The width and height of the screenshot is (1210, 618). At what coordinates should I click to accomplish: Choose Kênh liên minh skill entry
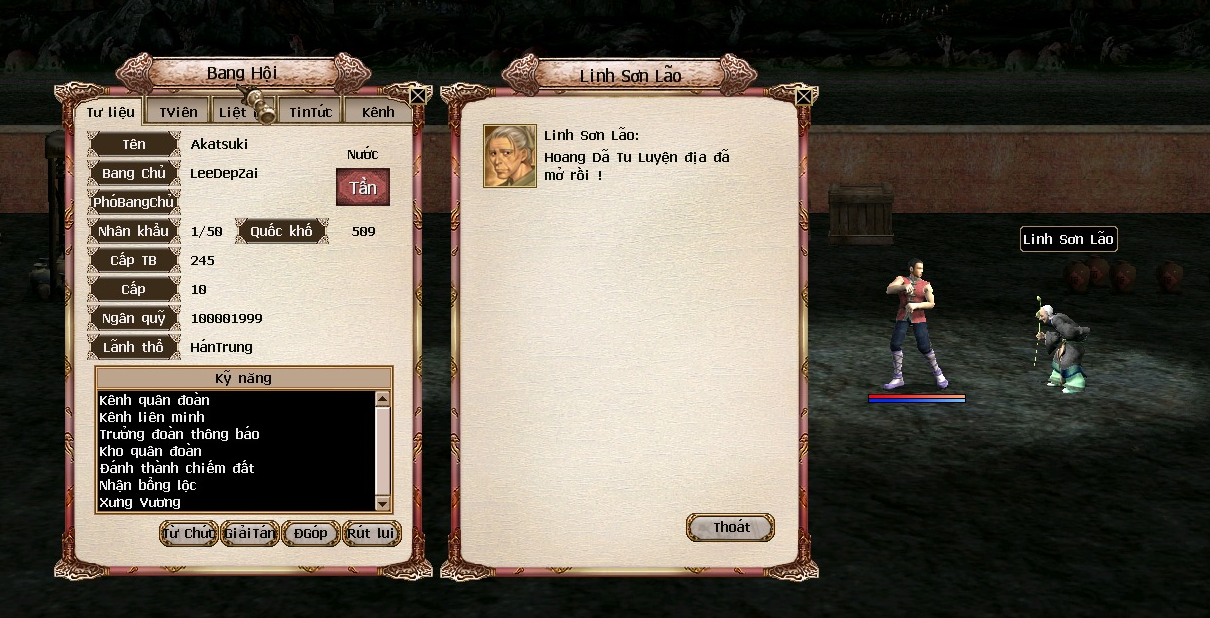click(x=152, y=417)
